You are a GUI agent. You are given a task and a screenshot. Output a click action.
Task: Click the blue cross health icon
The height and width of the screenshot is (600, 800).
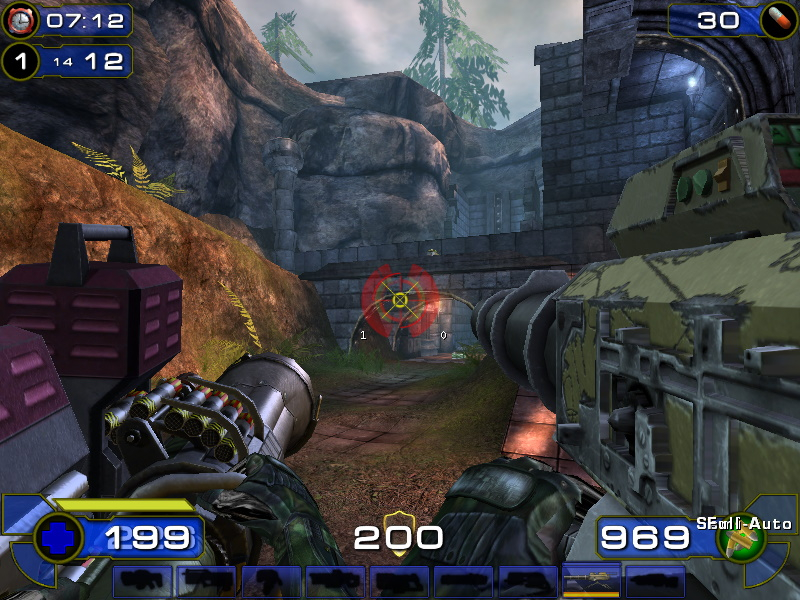tap(58, 538)
